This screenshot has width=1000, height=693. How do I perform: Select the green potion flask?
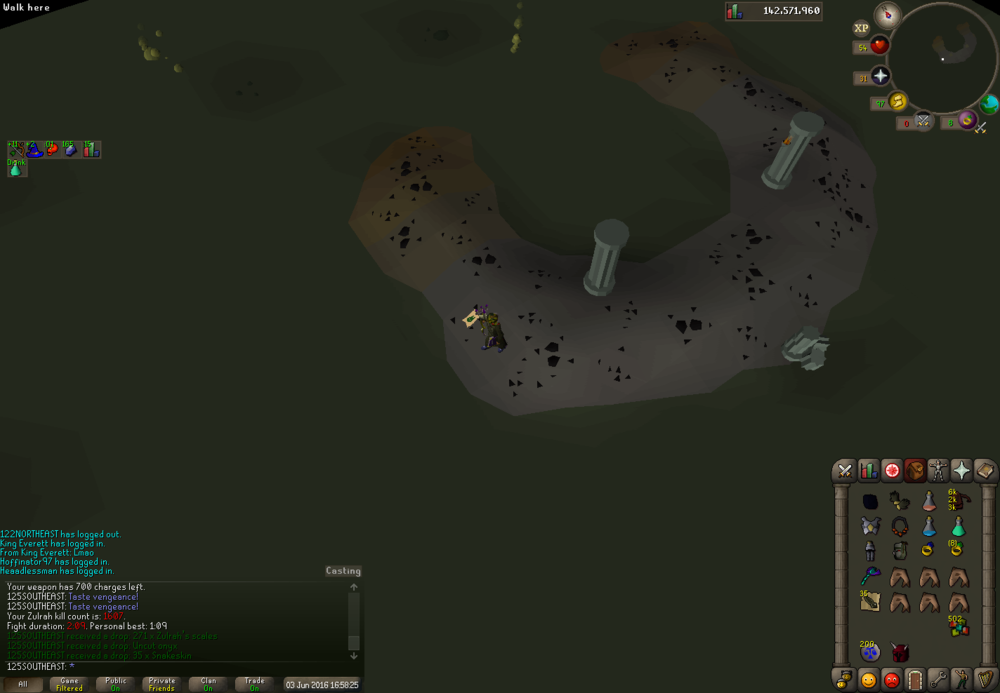click(958, 526)
